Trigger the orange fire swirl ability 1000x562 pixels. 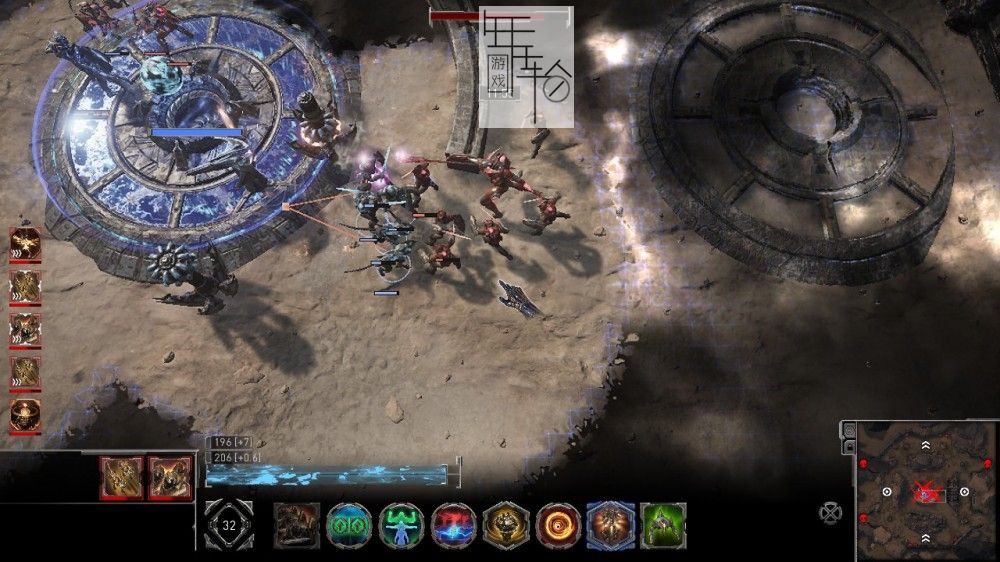click(558, 525)
